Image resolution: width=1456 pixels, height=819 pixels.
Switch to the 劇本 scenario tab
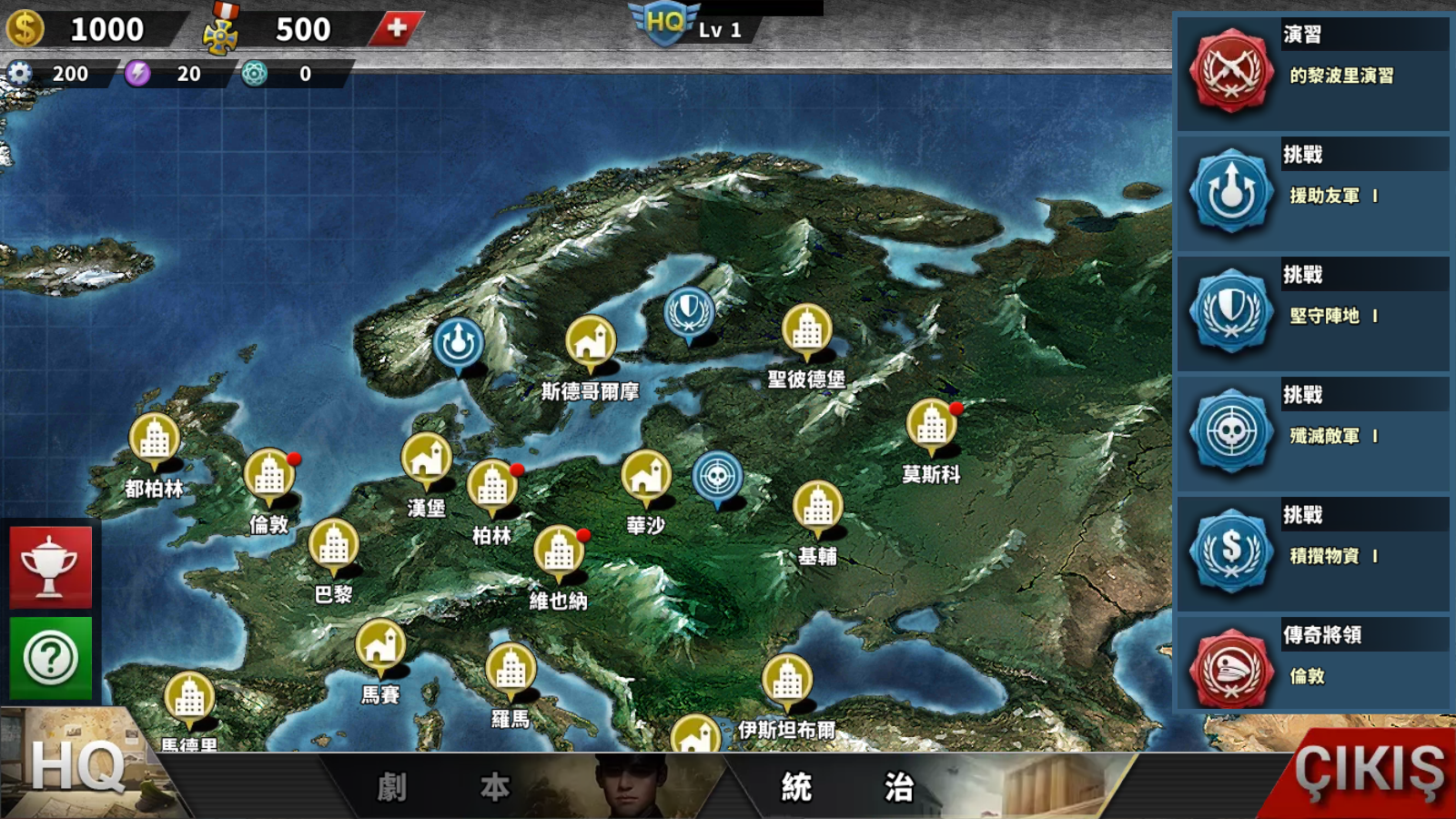pos(443,787)
